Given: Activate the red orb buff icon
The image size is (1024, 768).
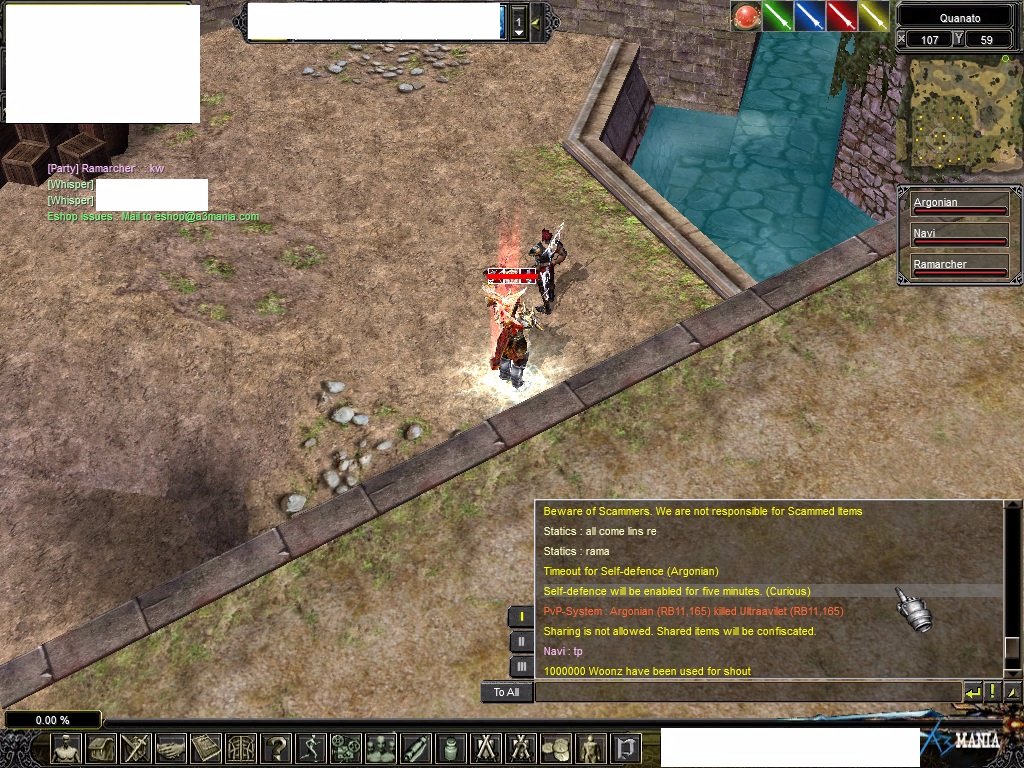Looking at the screenshot, I should pyautogui.click(x=746, y=16).
